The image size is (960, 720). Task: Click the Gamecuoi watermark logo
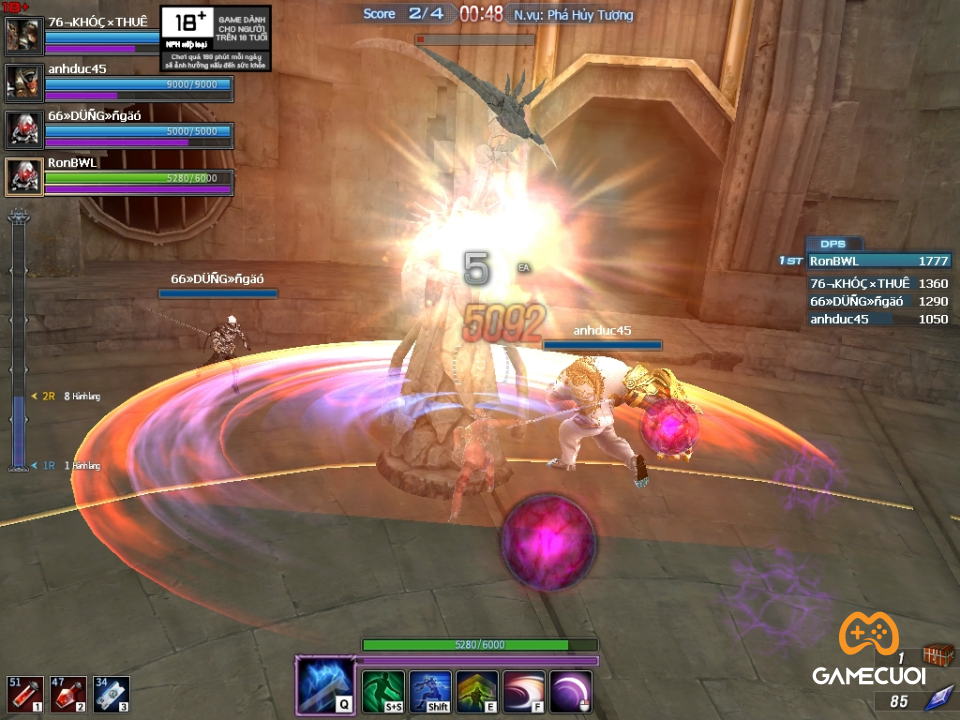pos(866,650)
